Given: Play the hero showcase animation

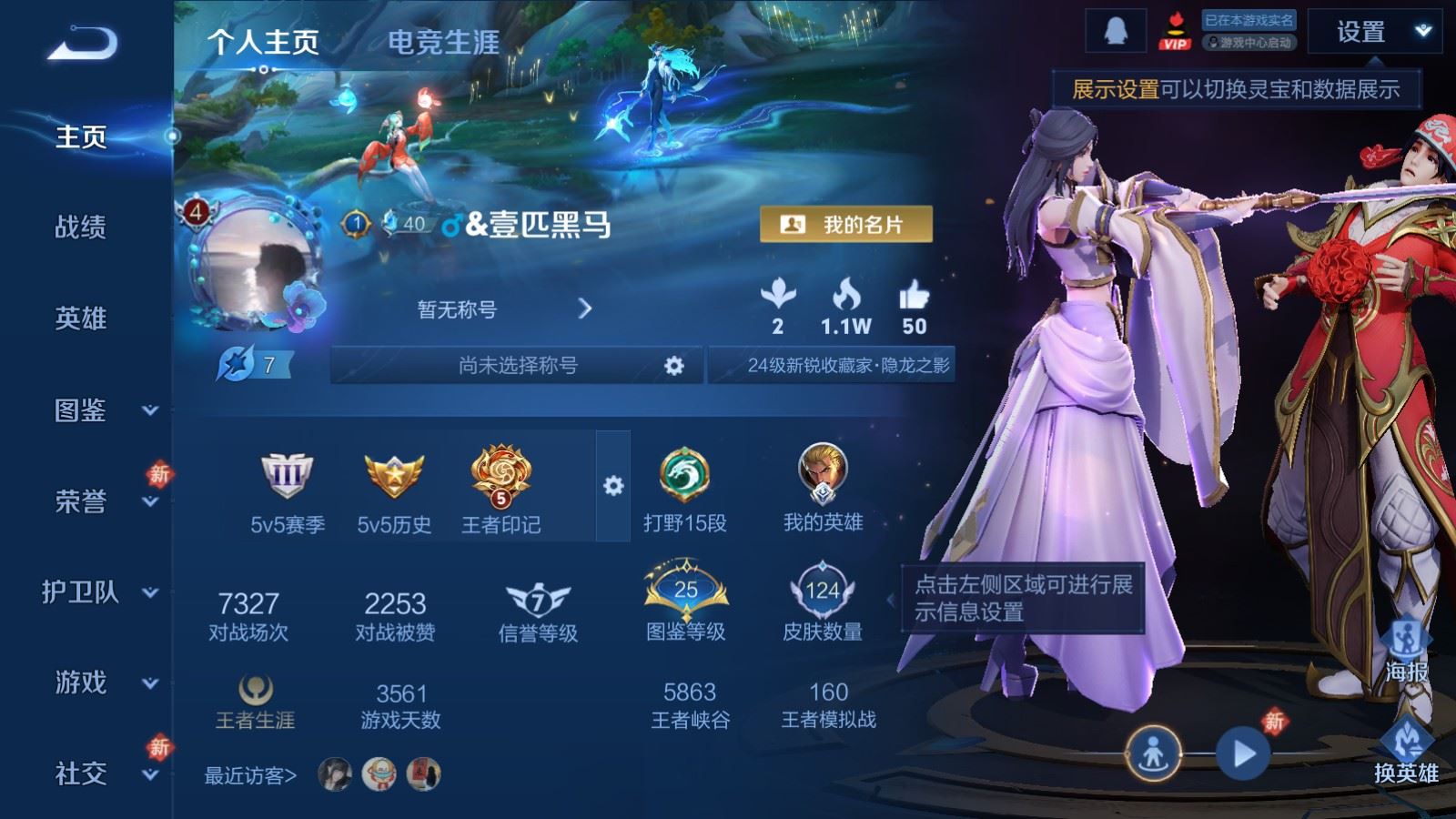Looking at the screenshot, I should point(1243,753).
